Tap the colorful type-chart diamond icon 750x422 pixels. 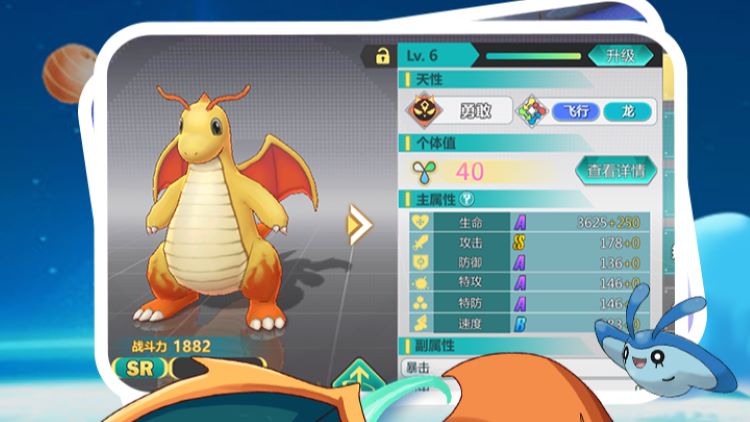click(x=530, y=111)
